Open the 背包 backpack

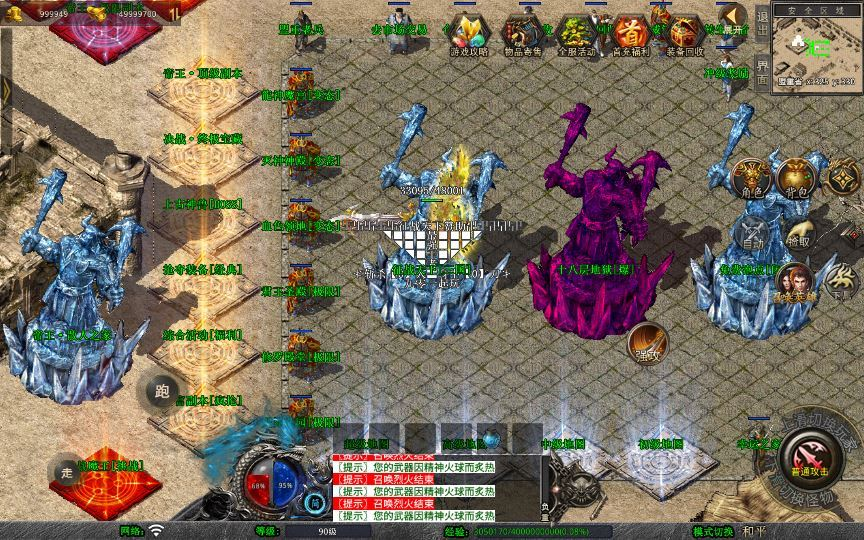[797, 177]
